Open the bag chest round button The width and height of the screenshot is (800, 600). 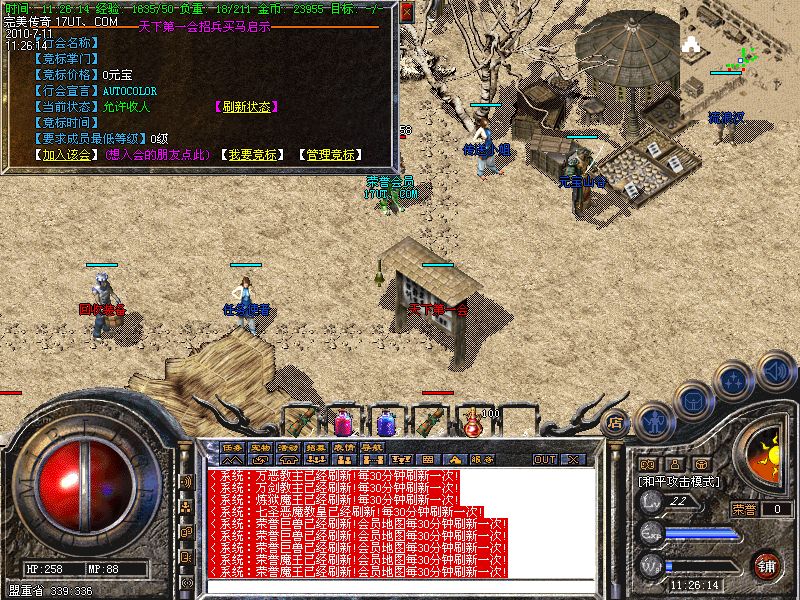694,400
